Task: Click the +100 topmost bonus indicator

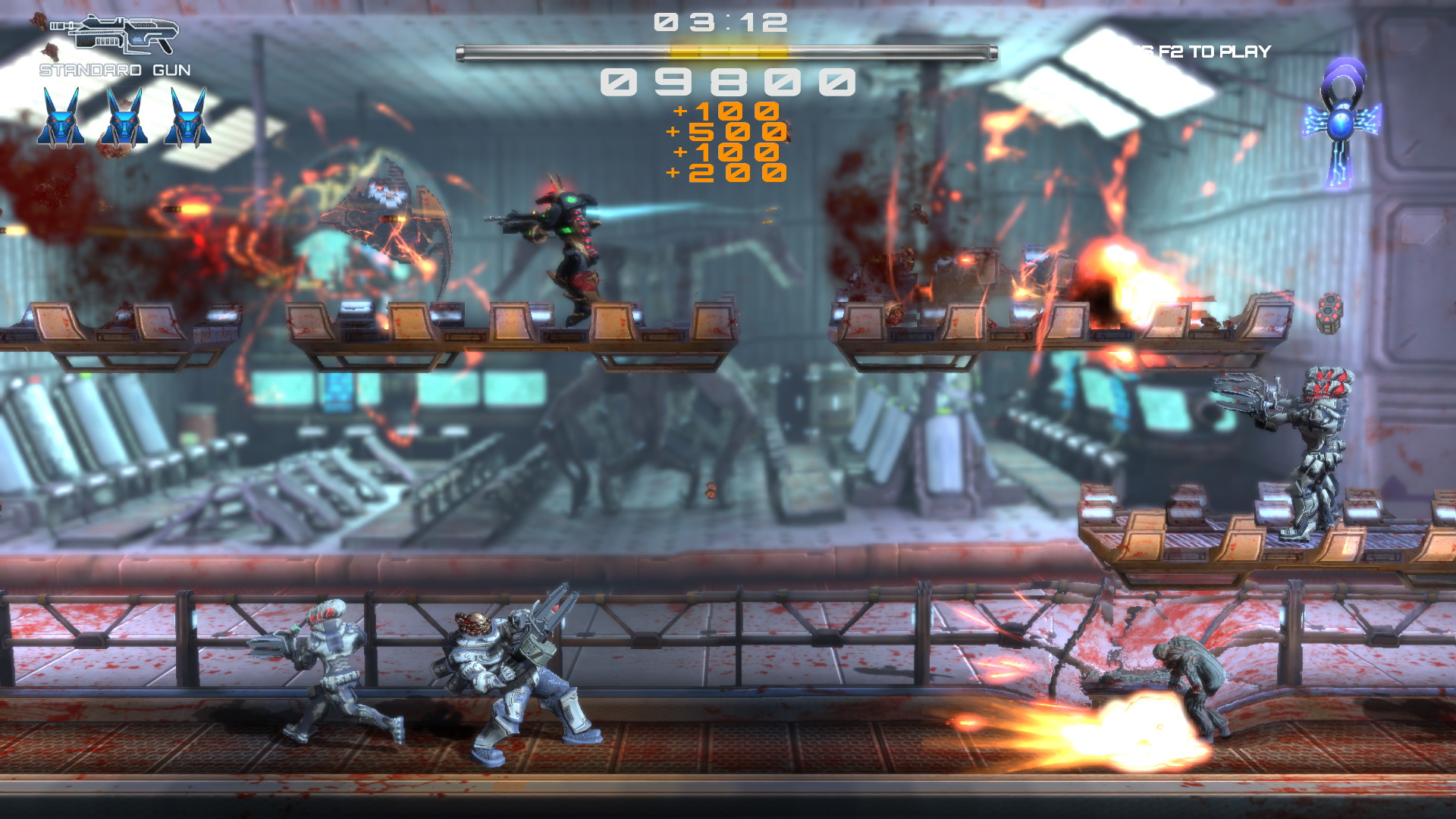Action: [x=726, y=111]
